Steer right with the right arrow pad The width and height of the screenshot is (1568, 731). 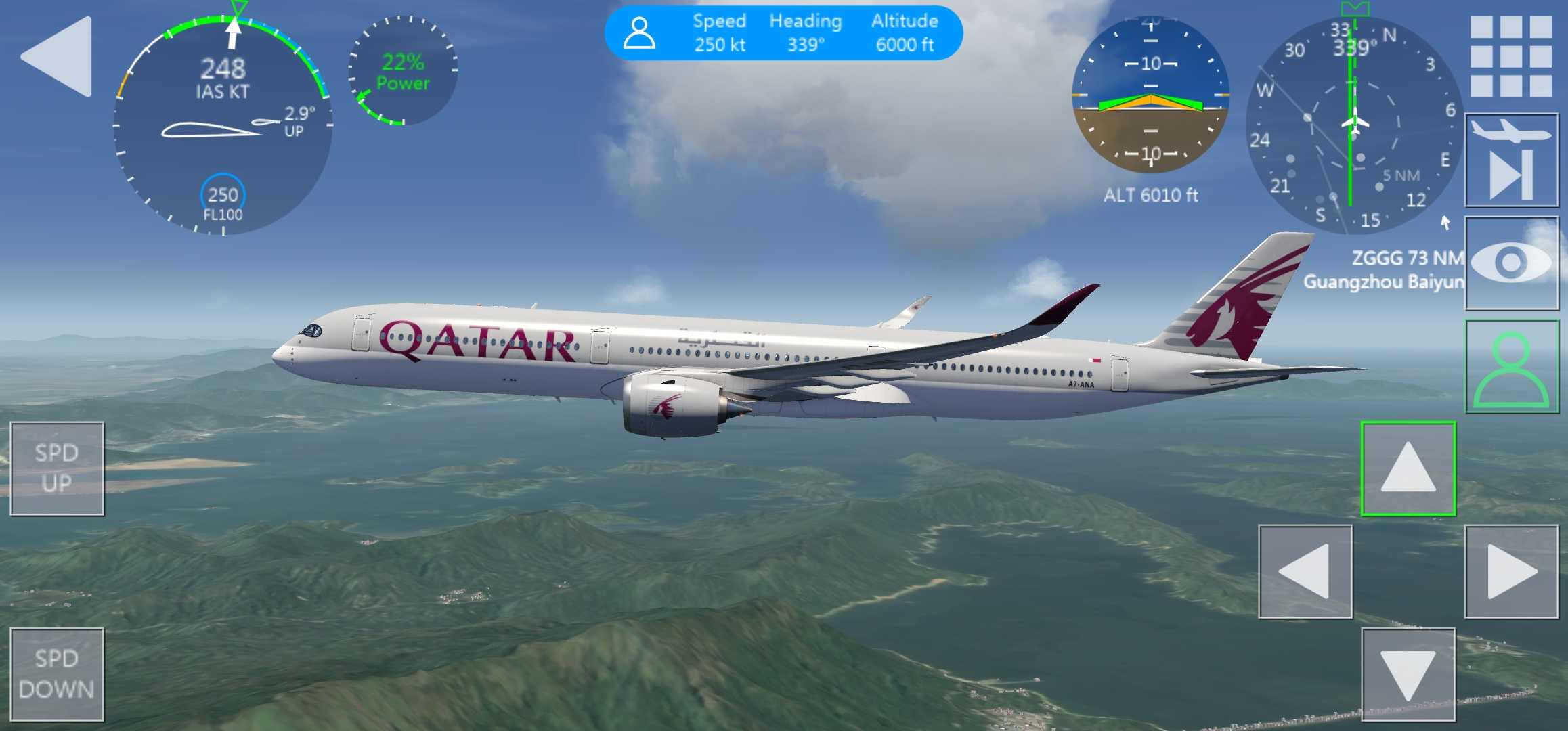tap(1511, 572)
